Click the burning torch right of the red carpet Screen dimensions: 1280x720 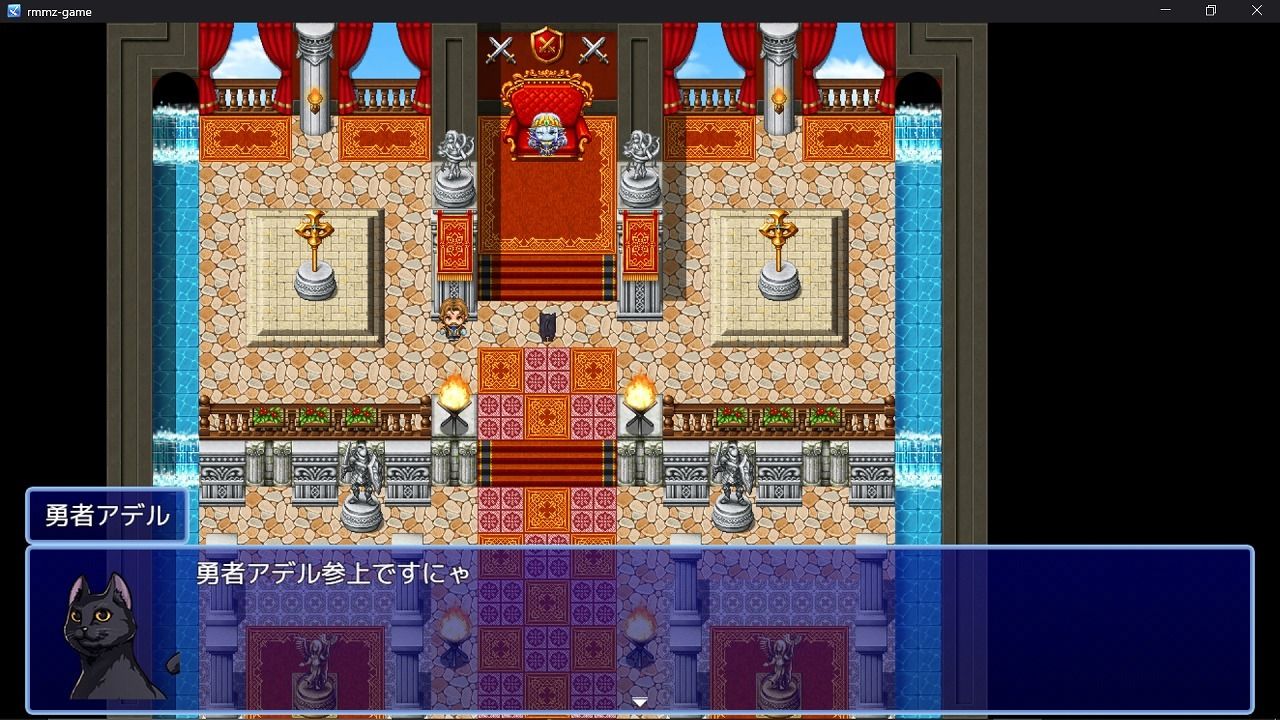(640, 392)
